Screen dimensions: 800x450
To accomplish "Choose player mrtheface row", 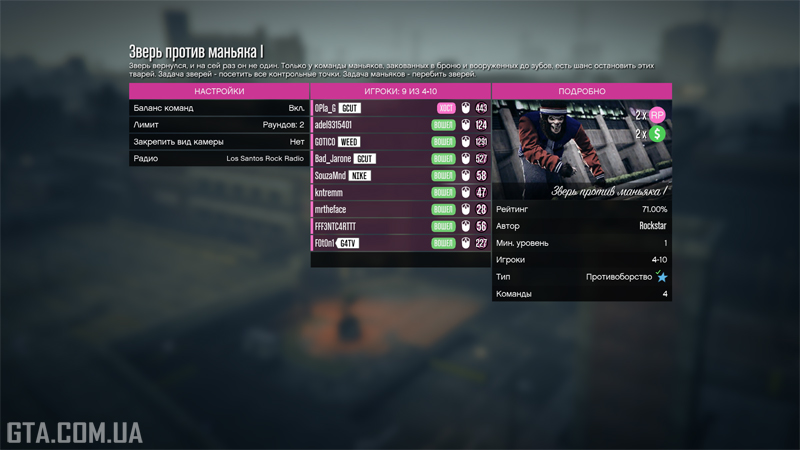I will click(x=400, y=210).
